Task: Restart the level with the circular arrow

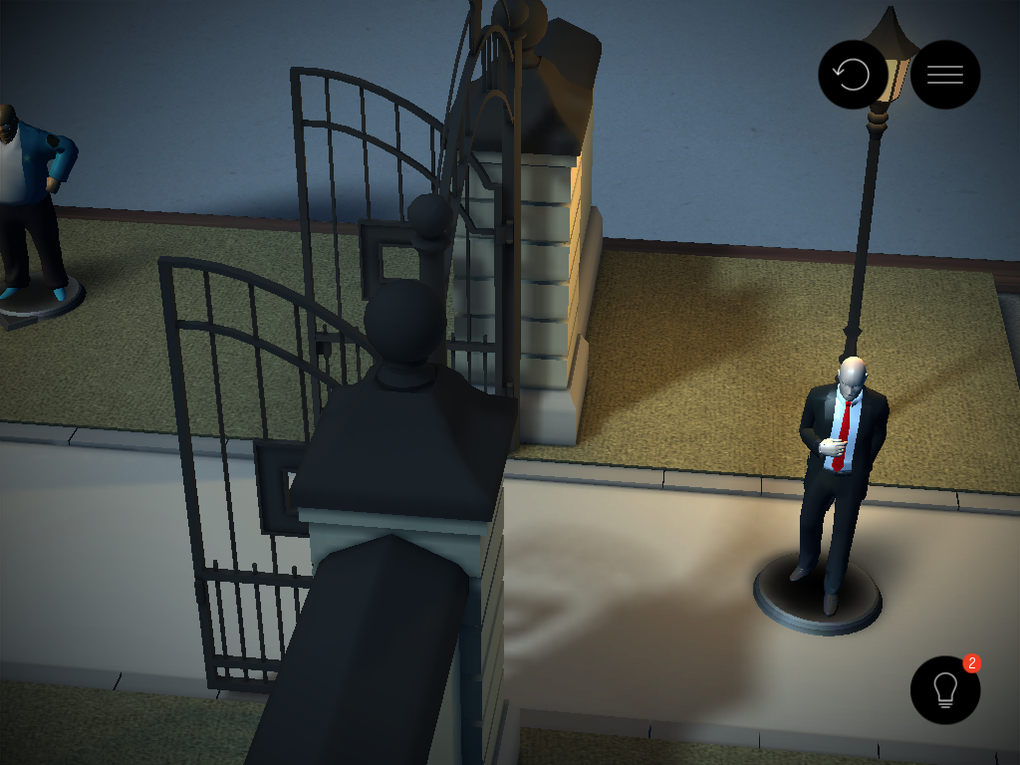Action: click(x=852, y=75)
